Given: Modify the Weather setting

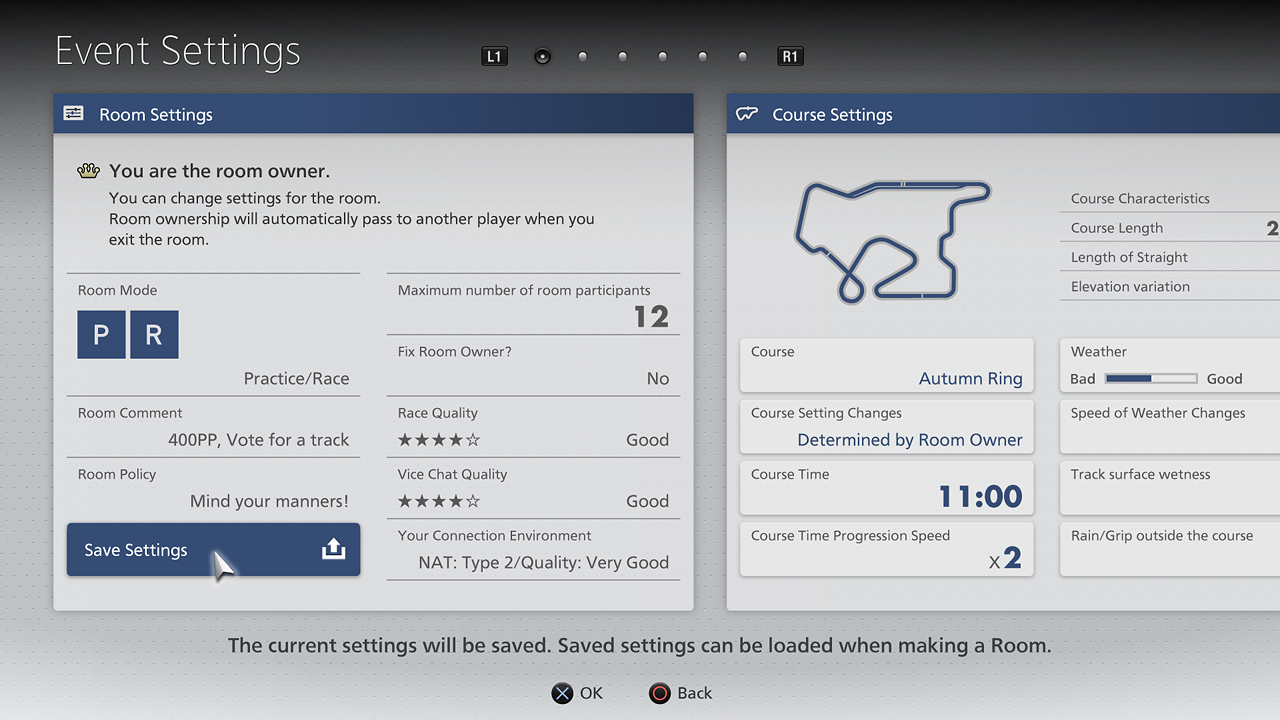Looking at the screenshot, I should [x=1170, y=366].
